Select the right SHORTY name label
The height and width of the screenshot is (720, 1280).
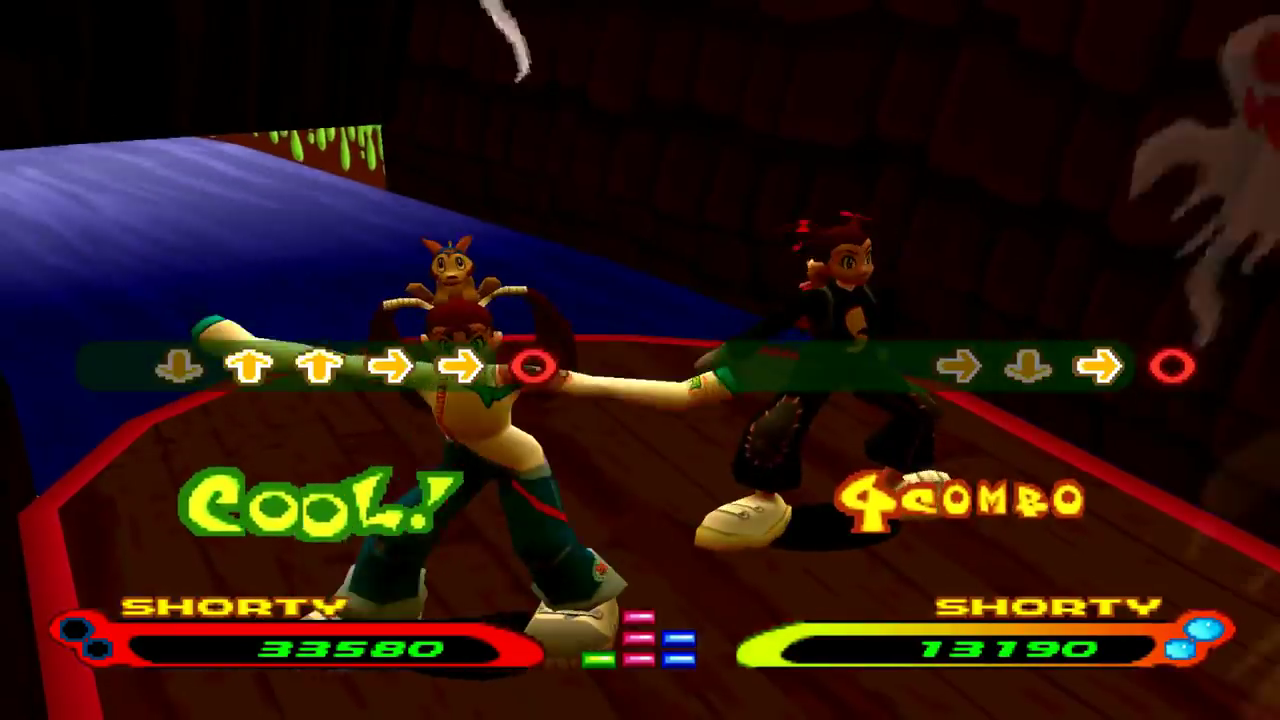click(x=1045, y=606)
